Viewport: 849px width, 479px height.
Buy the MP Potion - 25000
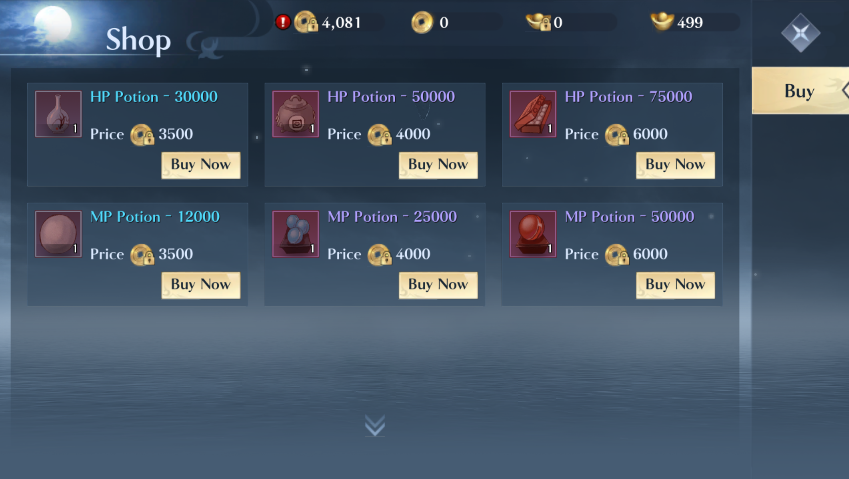[x=437, y=285]
